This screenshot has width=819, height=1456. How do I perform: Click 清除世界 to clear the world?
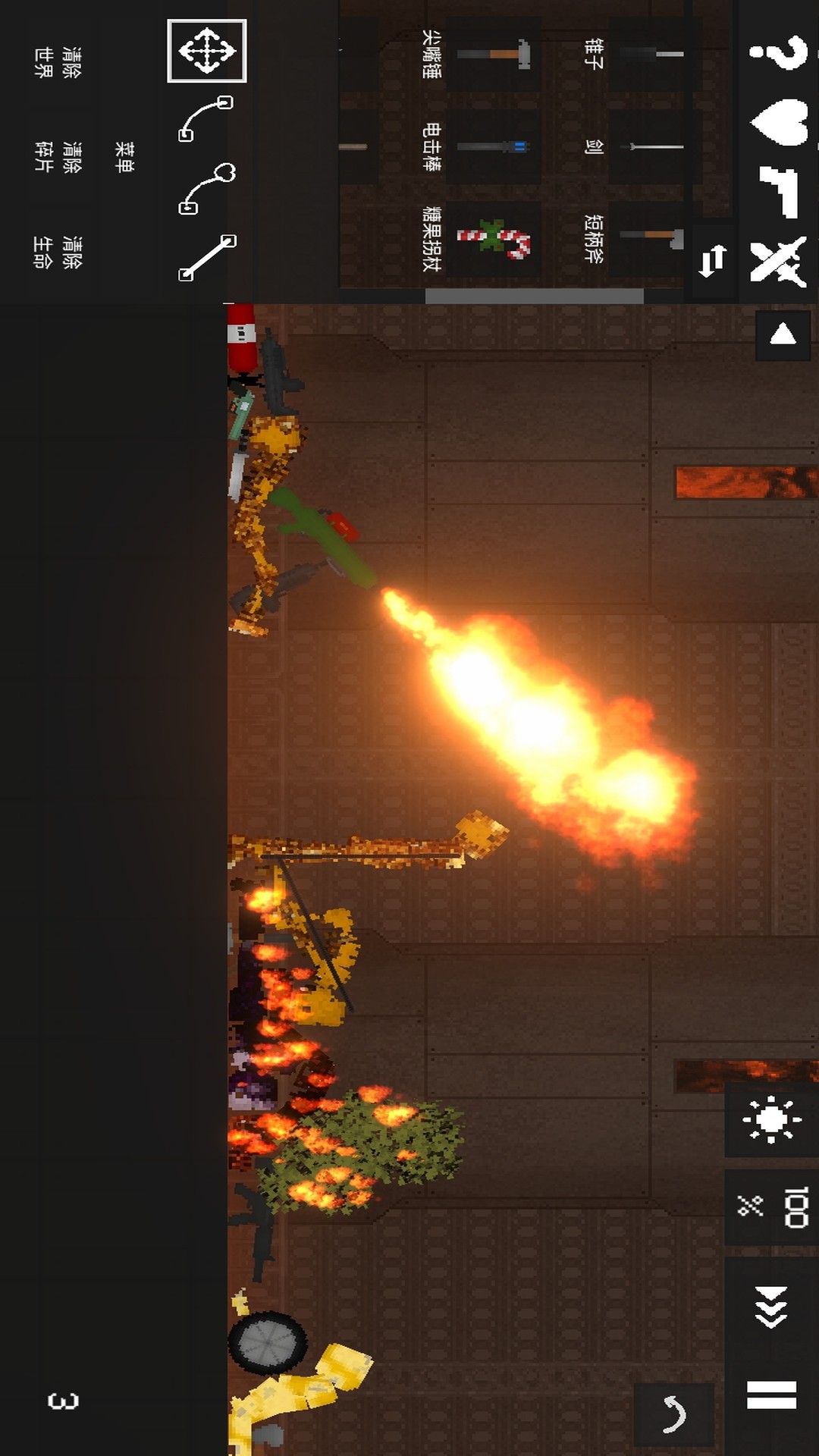tap(58, 62)
